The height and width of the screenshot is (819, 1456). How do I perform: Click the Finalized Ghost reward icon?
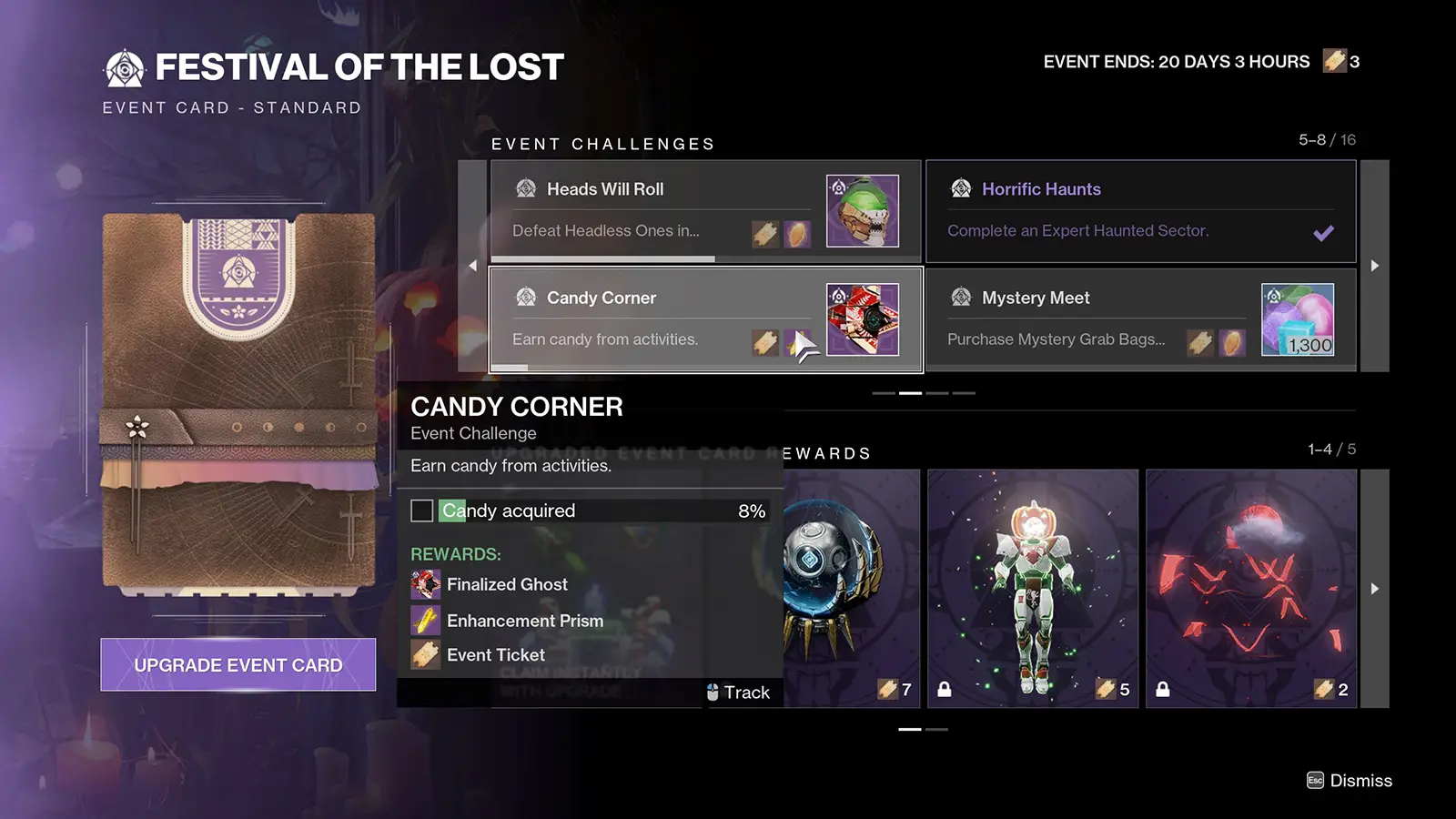424,584
